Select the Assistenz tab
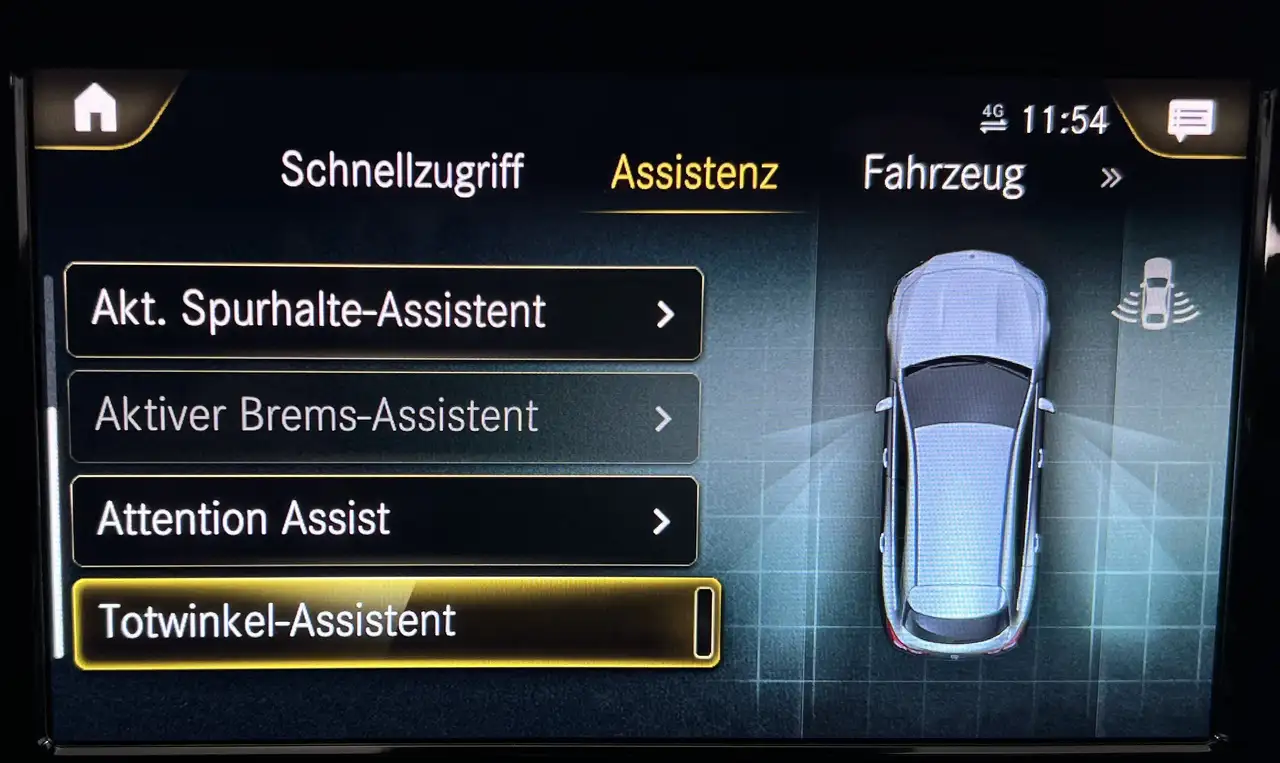1280x763 pixels. click(x=694, y=173)
